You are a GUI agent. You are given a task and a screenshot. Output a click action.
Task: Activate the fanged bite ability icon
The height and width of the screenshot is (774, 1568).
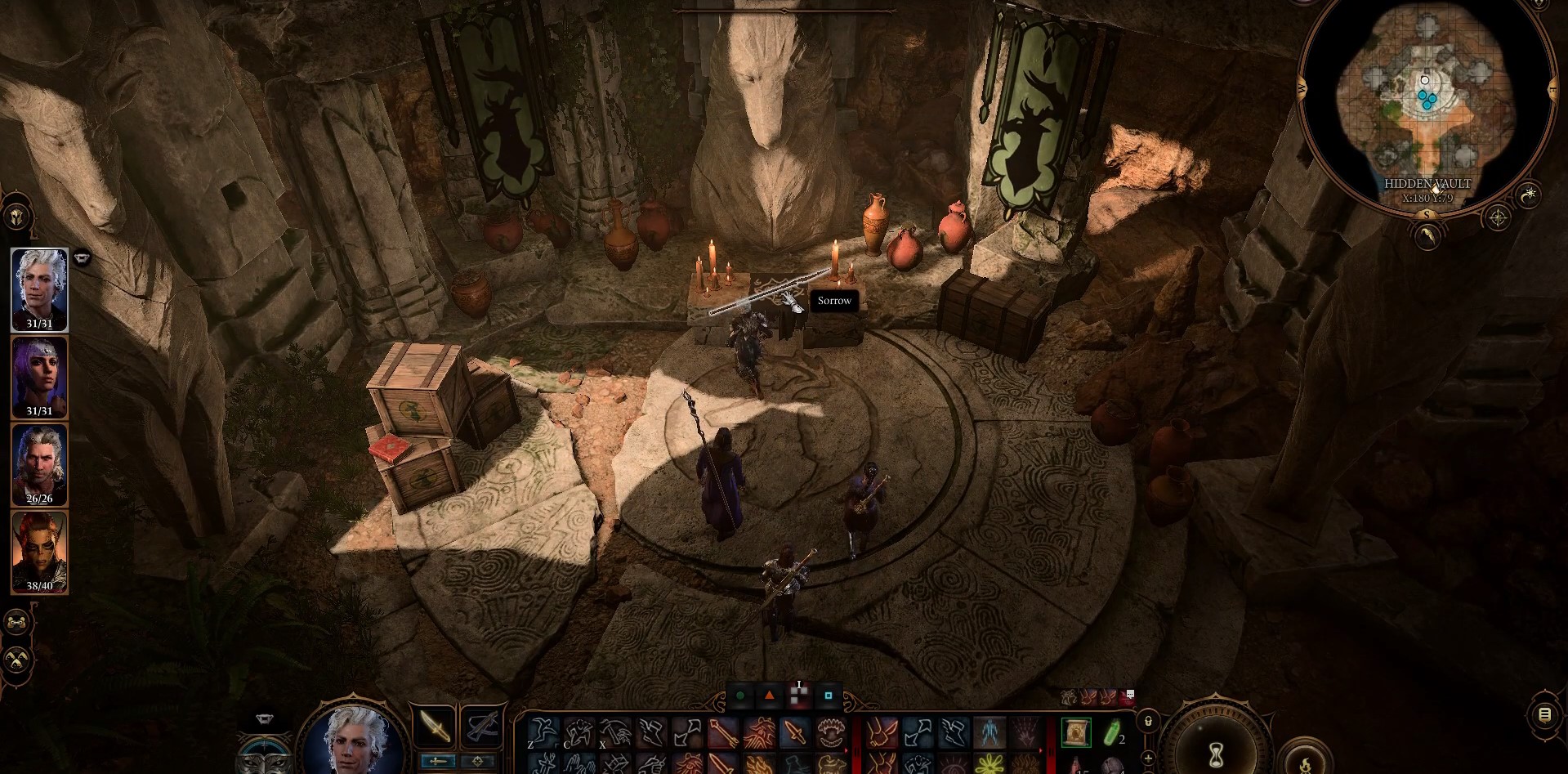pyautogui.click(x=829, y=731)
